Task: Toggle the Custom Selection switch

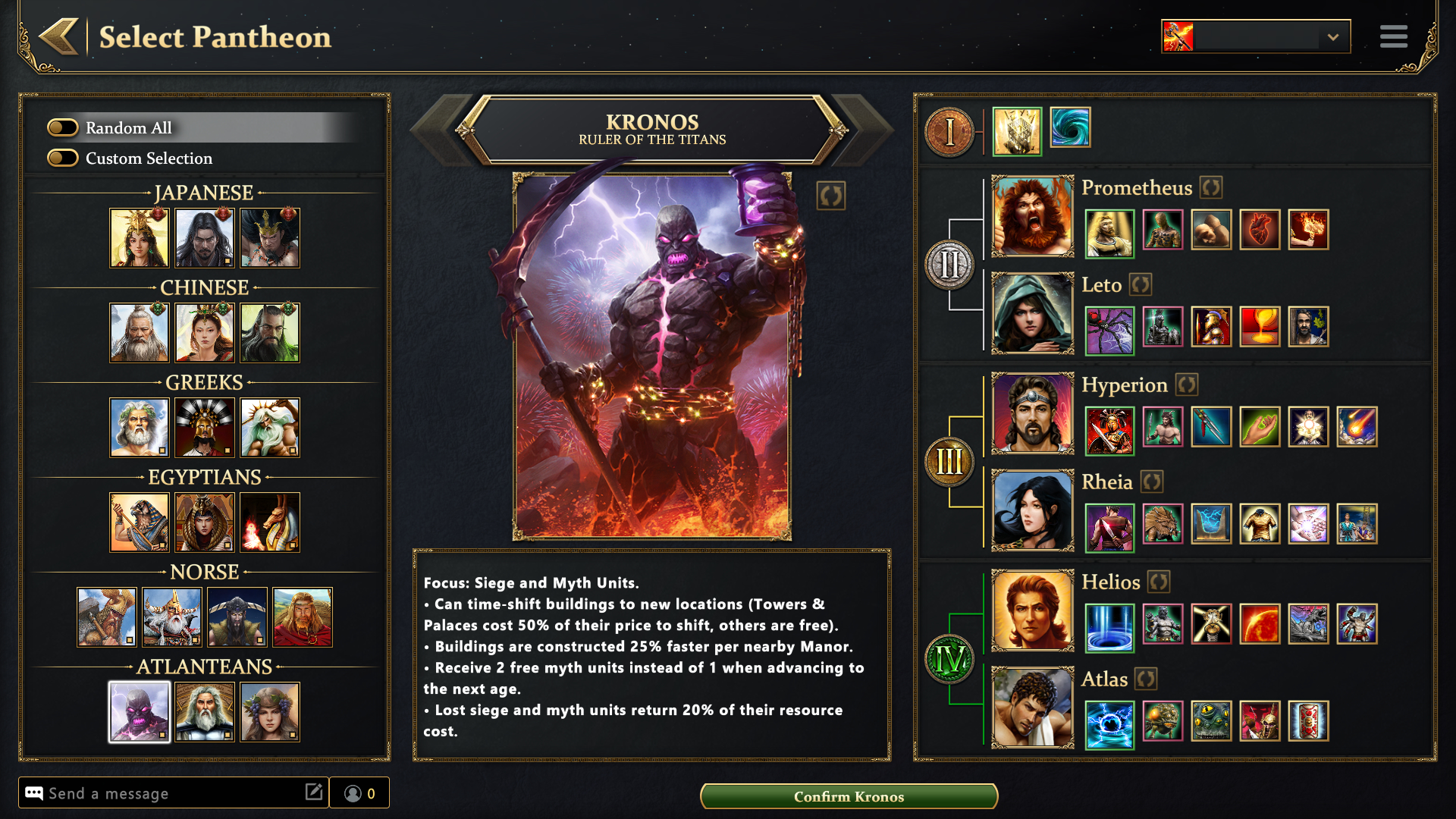Action: (63, 158)
